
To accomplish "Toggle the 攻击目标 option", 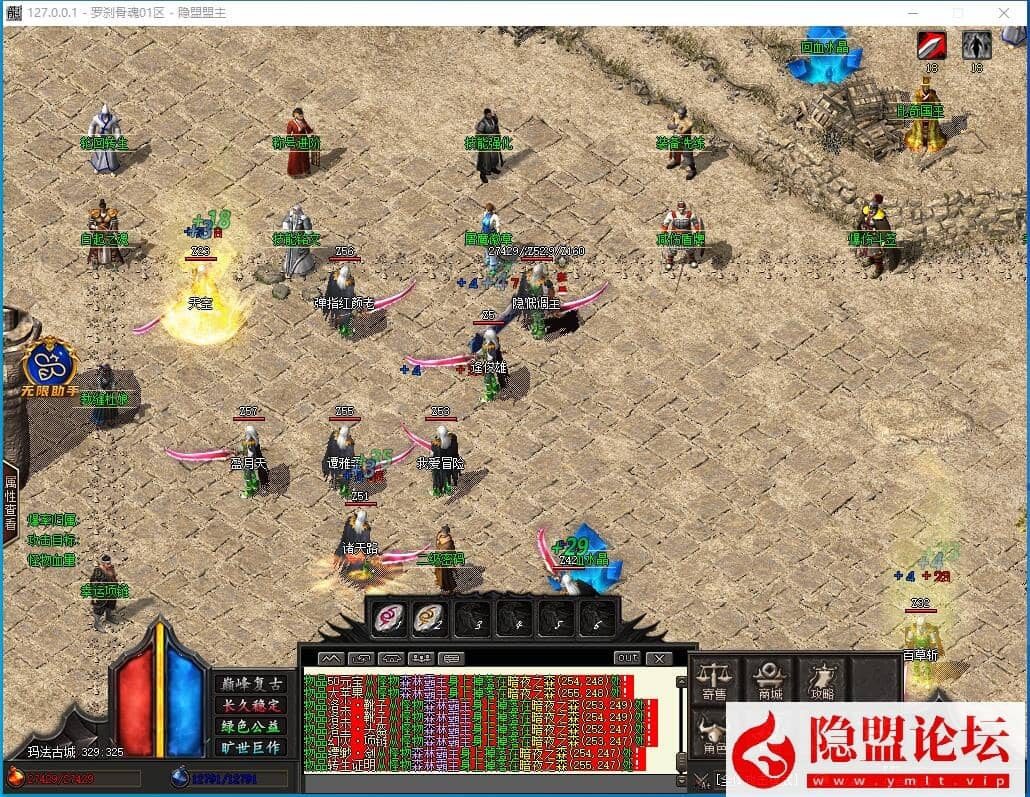I will 52,540.
